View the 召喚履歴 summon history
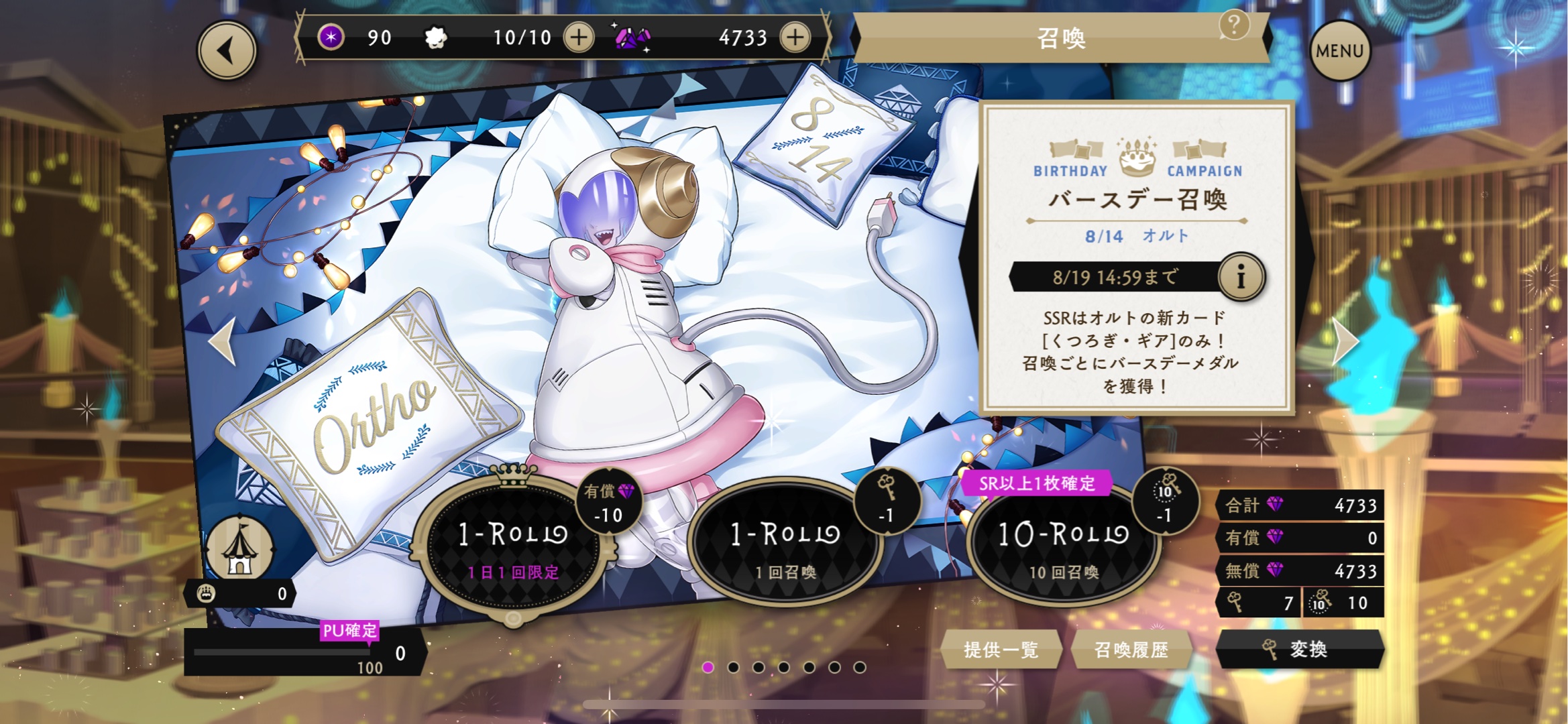The image size is (1568, 724). click(1131, 649)
